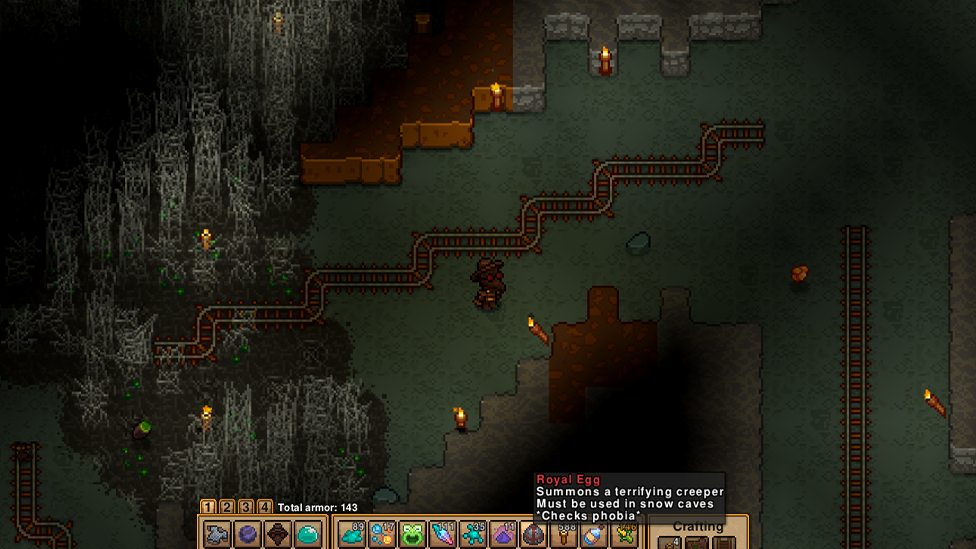Viewport: 976px width, 549px height.
Task: Switch to hotbar preset 2
Action: pos(227,507)
